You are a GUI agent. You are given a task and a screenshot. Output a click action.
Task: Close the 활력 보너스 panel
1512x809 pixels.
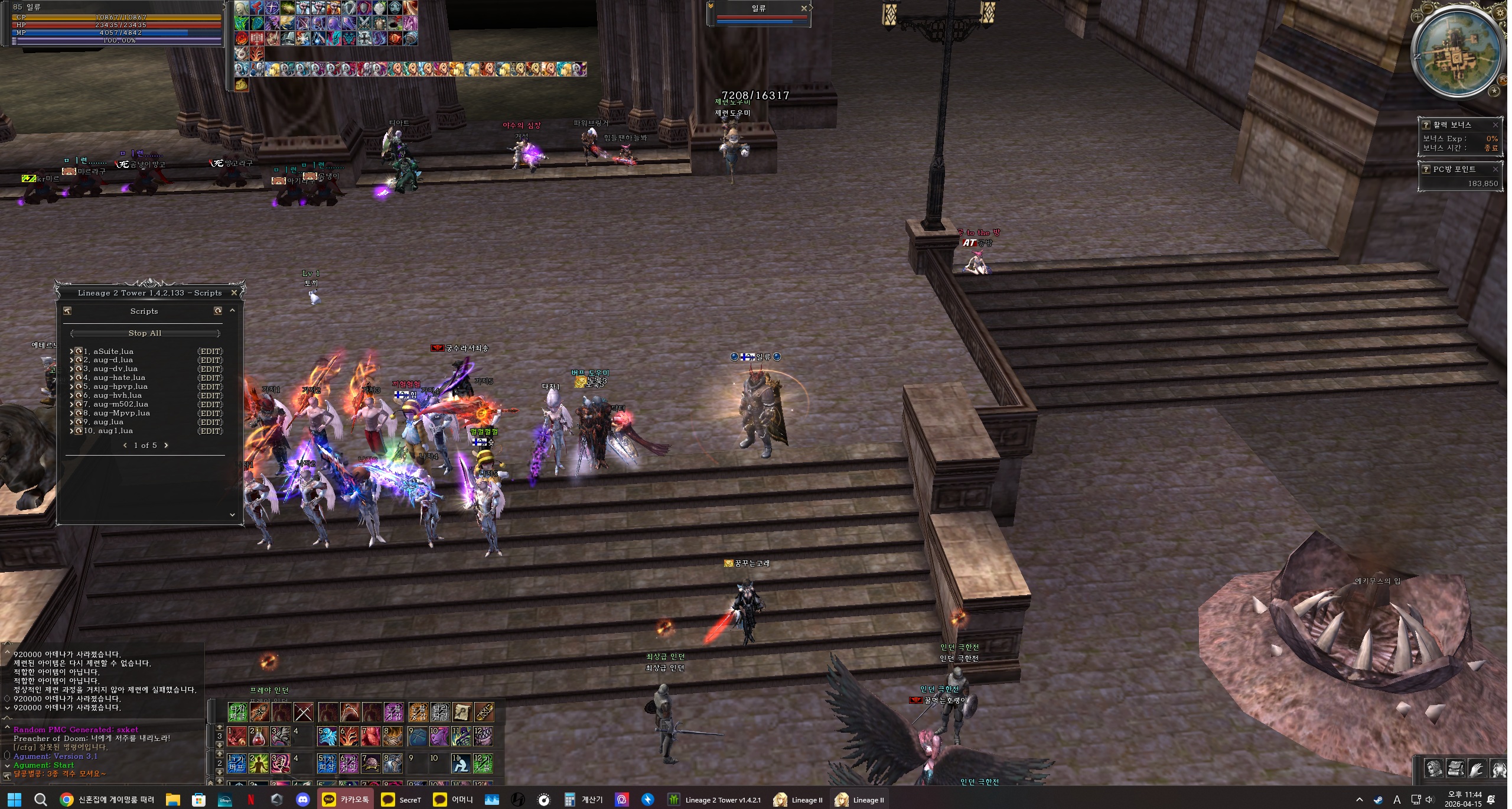coord(1495,125)
